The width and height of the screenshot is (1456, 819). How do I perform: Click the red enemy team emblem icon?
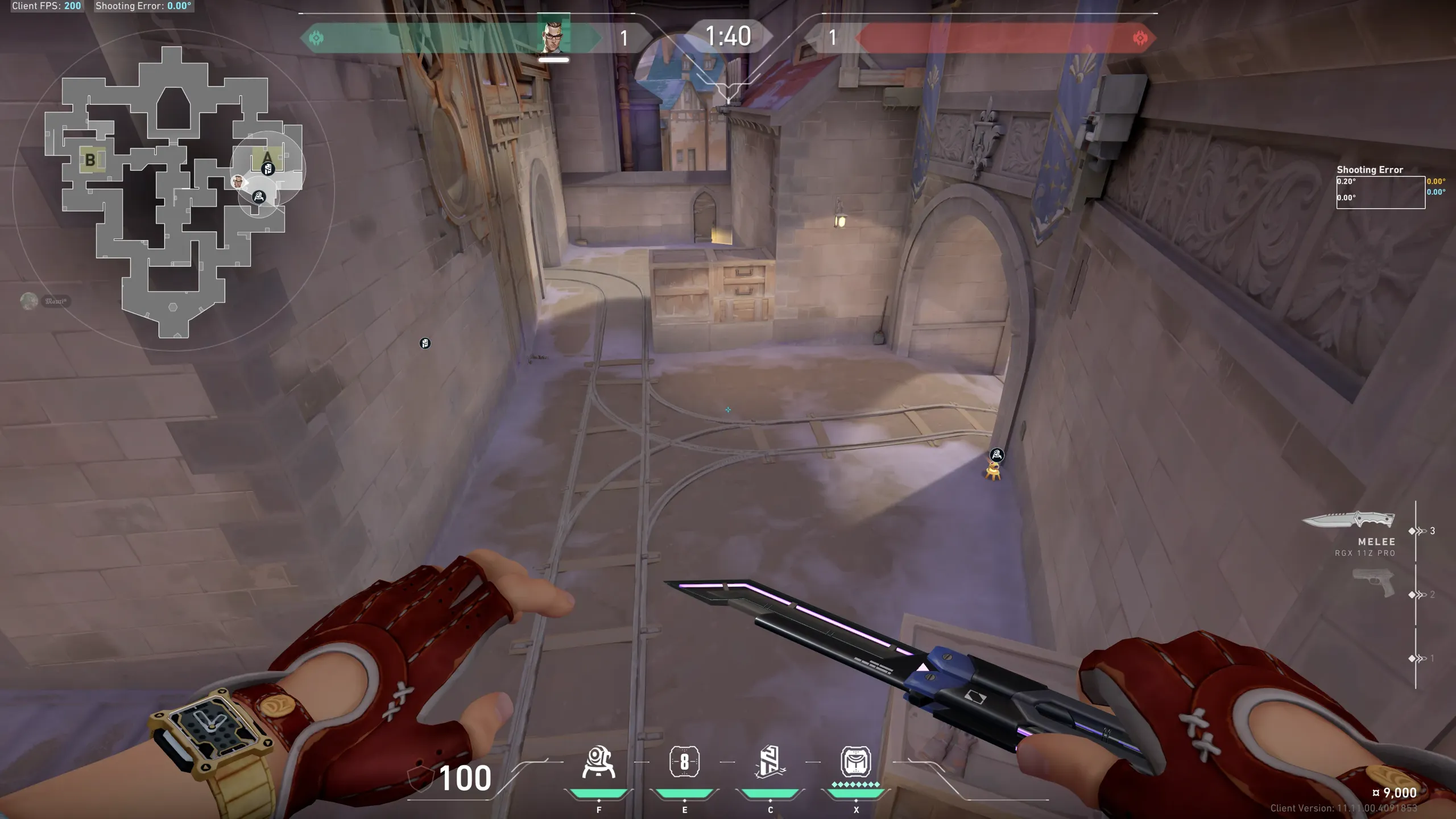click(1140, 38)
